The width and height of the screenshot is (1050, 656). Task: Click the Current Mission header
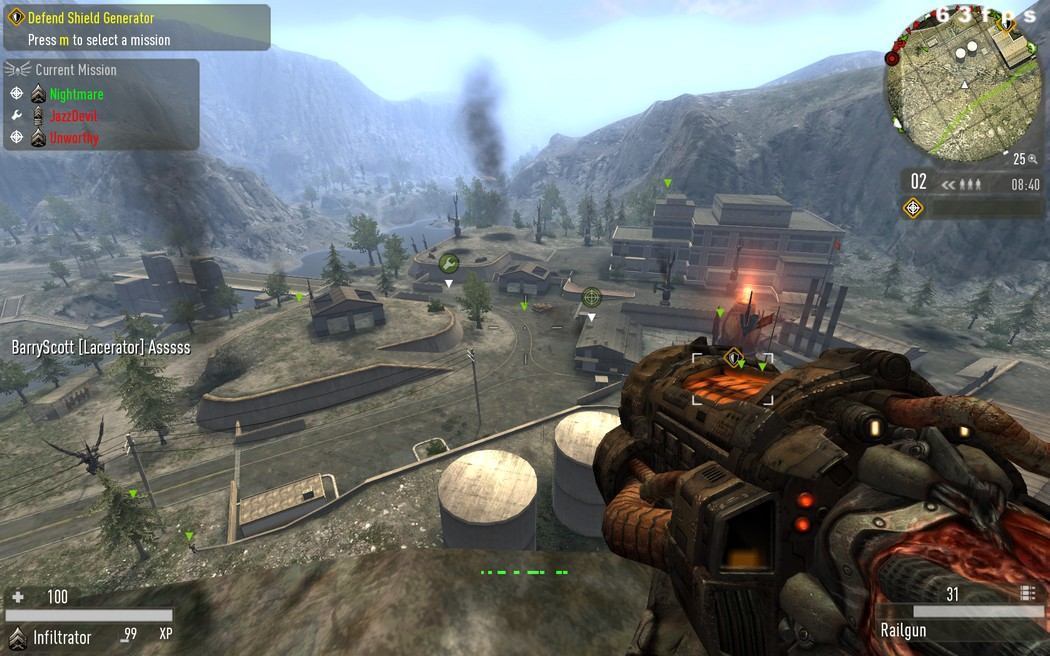75,70
